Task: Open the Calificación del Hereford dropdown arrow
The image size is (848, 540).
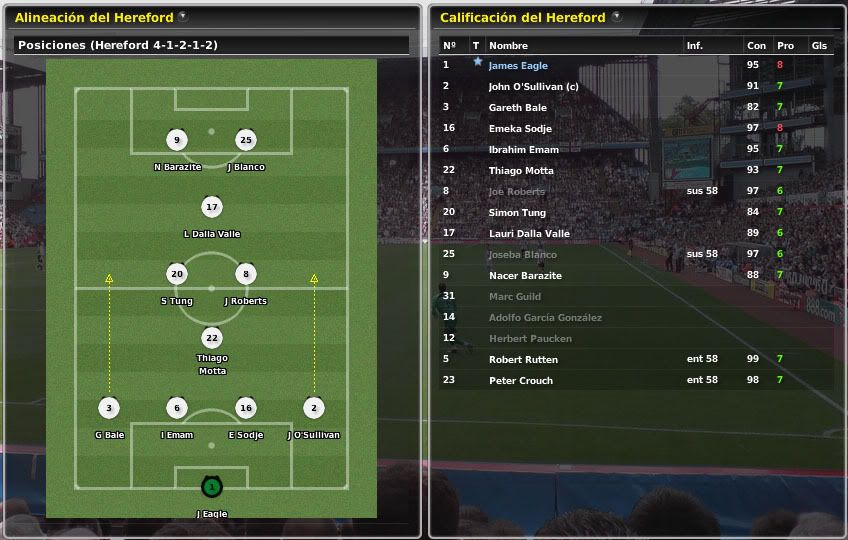Action: (616, 17)
